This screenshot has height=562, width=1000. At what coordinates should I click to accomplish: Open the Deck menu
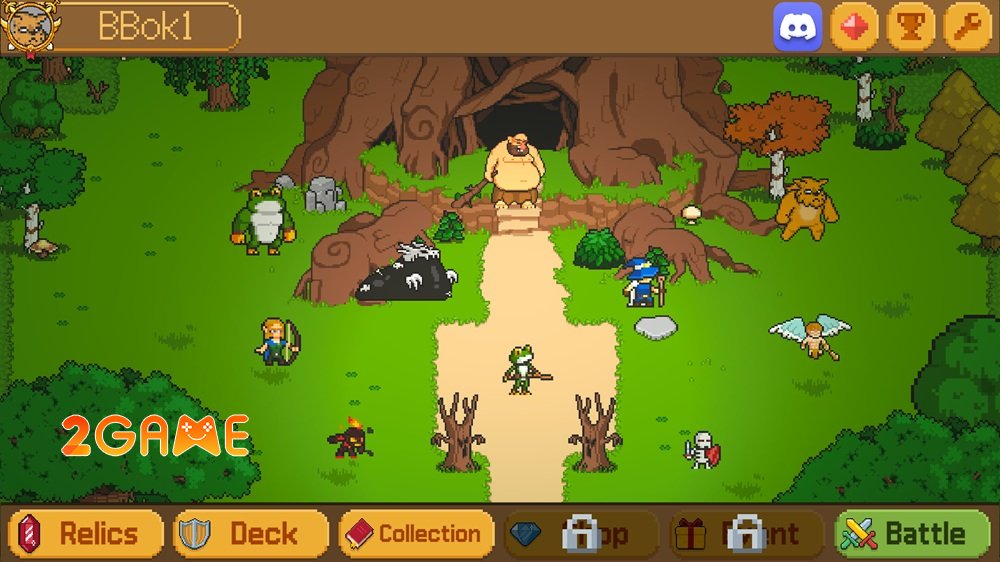point(250,534)
